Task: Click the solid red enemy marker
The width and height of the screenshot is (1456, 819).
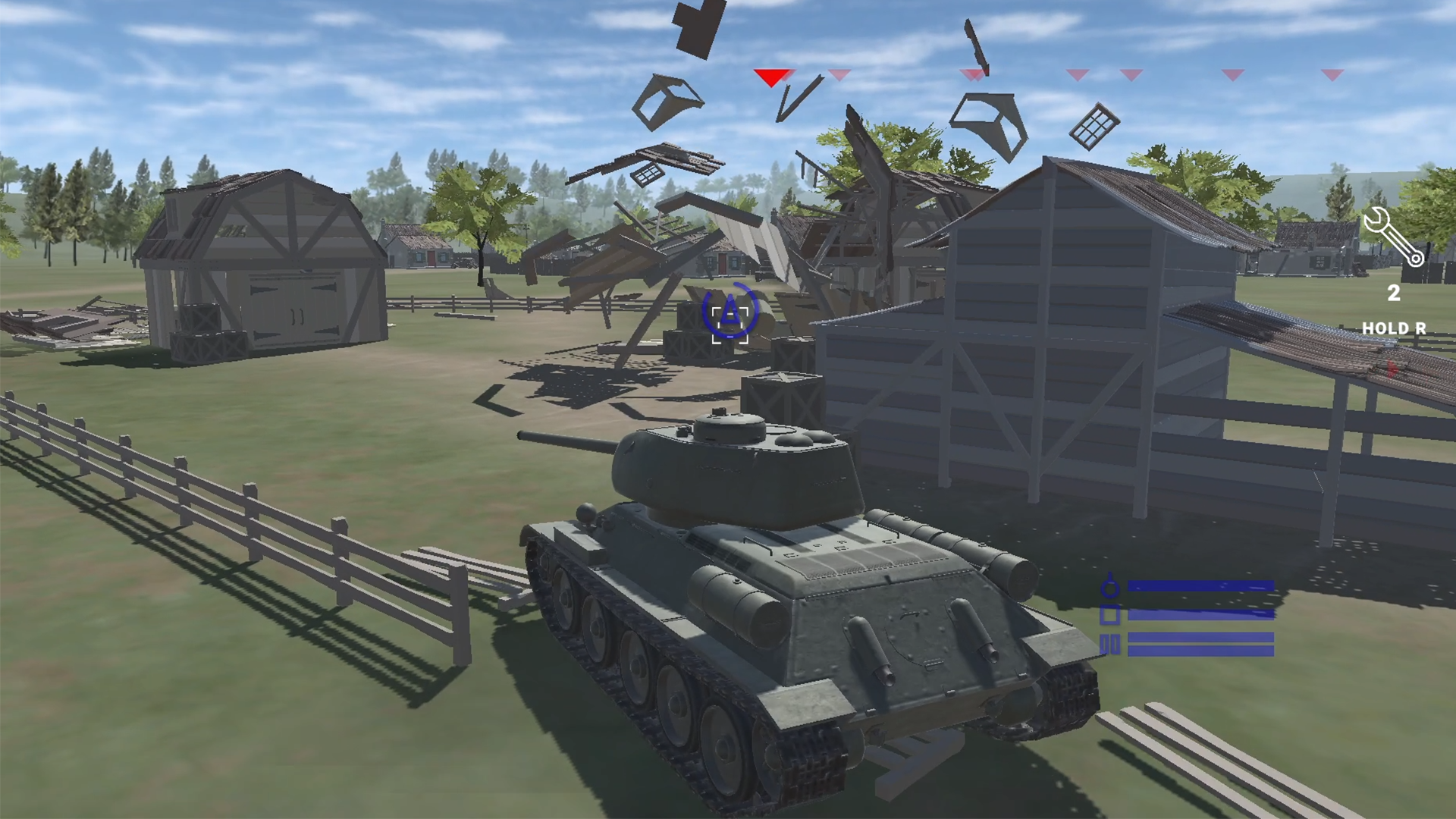Action: [772, 78]
